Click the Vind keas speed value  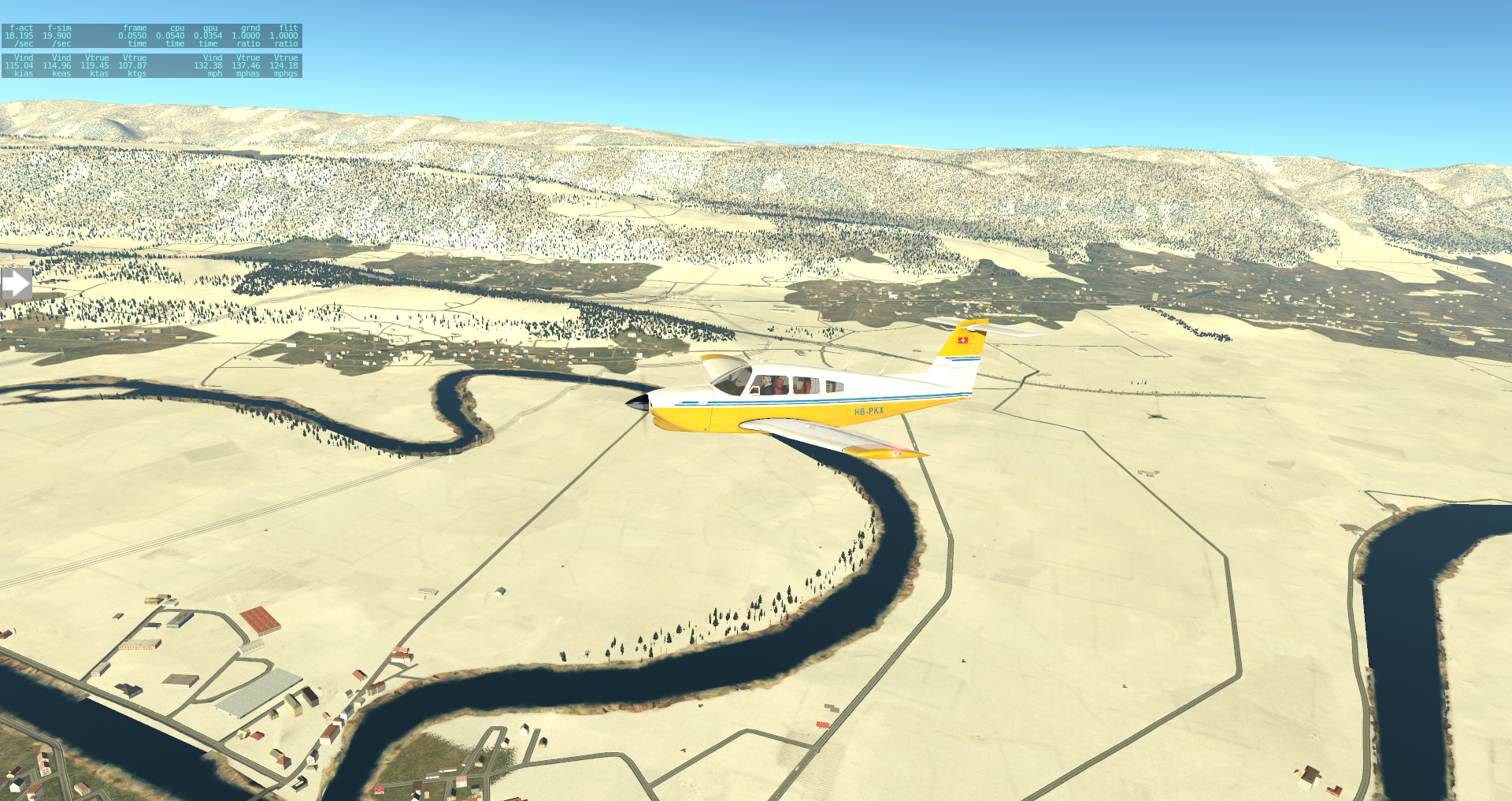[55, 66]
